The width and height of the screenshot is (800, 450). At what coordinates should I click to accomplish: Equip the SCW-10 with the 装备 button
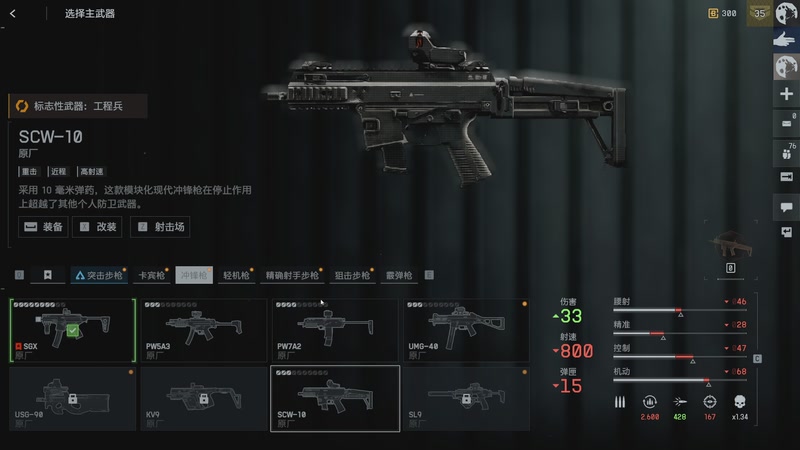tap(44, 227)
